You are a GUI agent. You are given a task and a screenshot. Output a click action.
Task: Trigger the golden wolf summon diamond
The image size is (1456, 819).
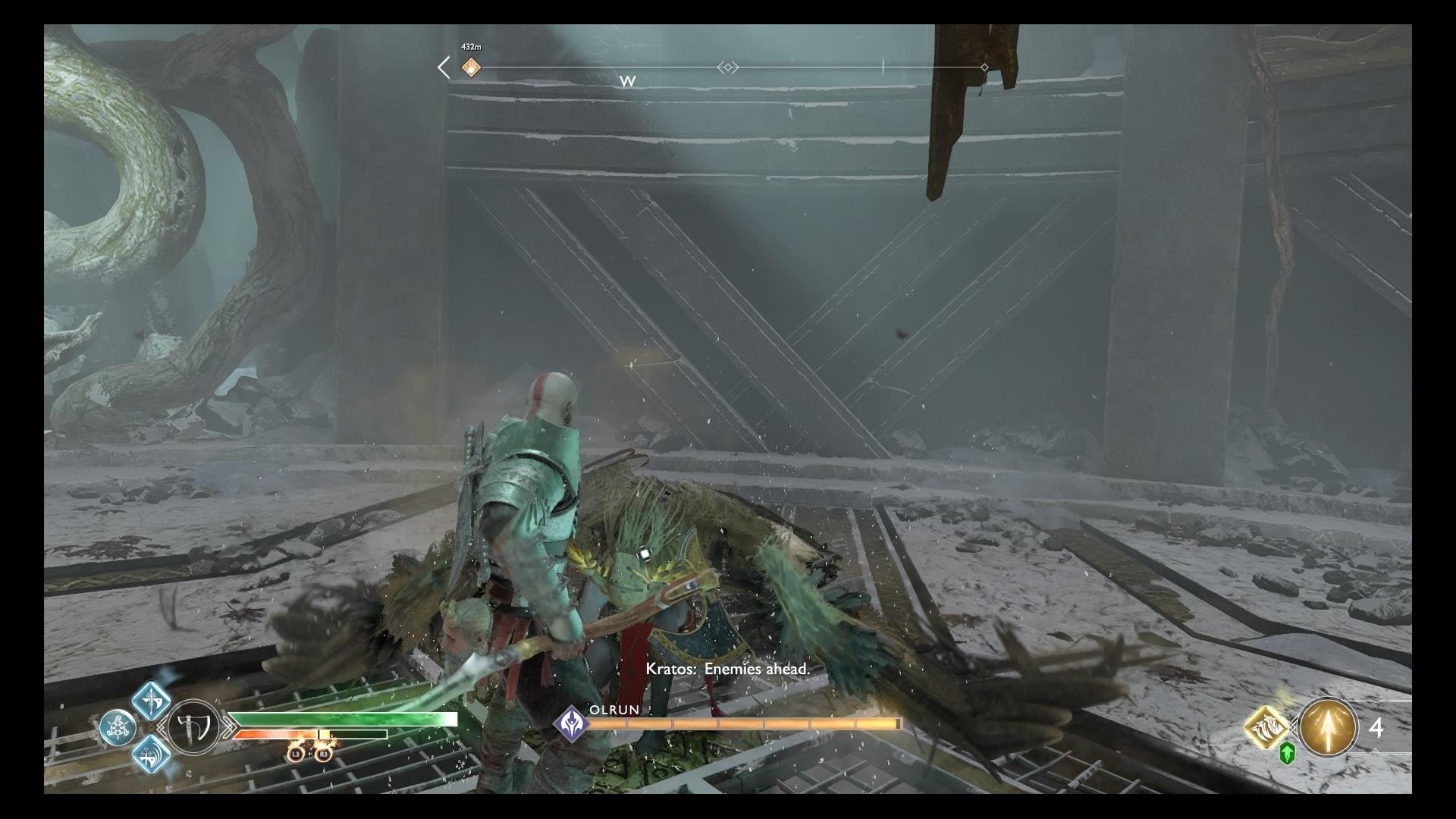[1267, 727]
